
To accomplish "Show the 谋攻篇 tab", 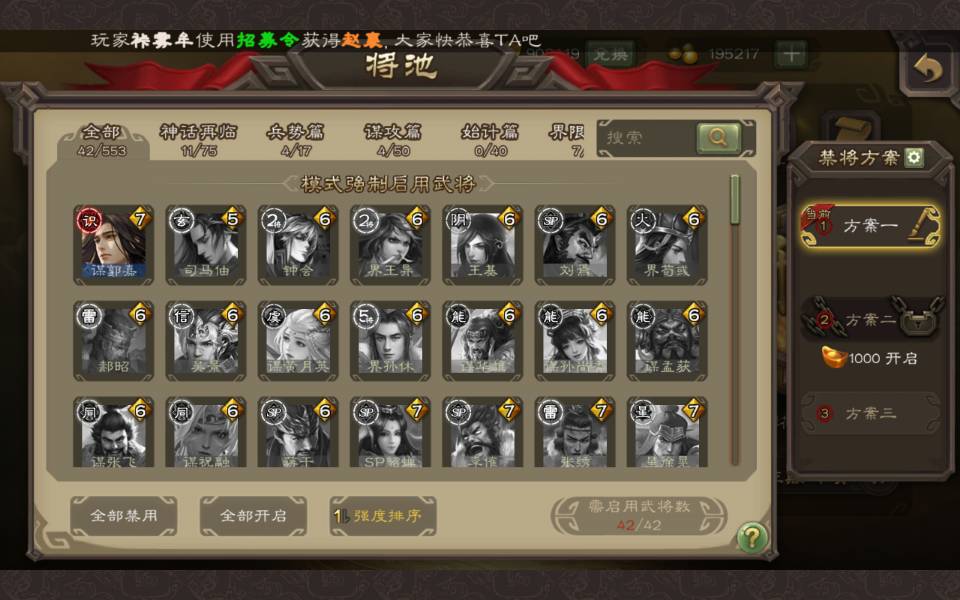I will pyautogui.click(x=392, y=139).
